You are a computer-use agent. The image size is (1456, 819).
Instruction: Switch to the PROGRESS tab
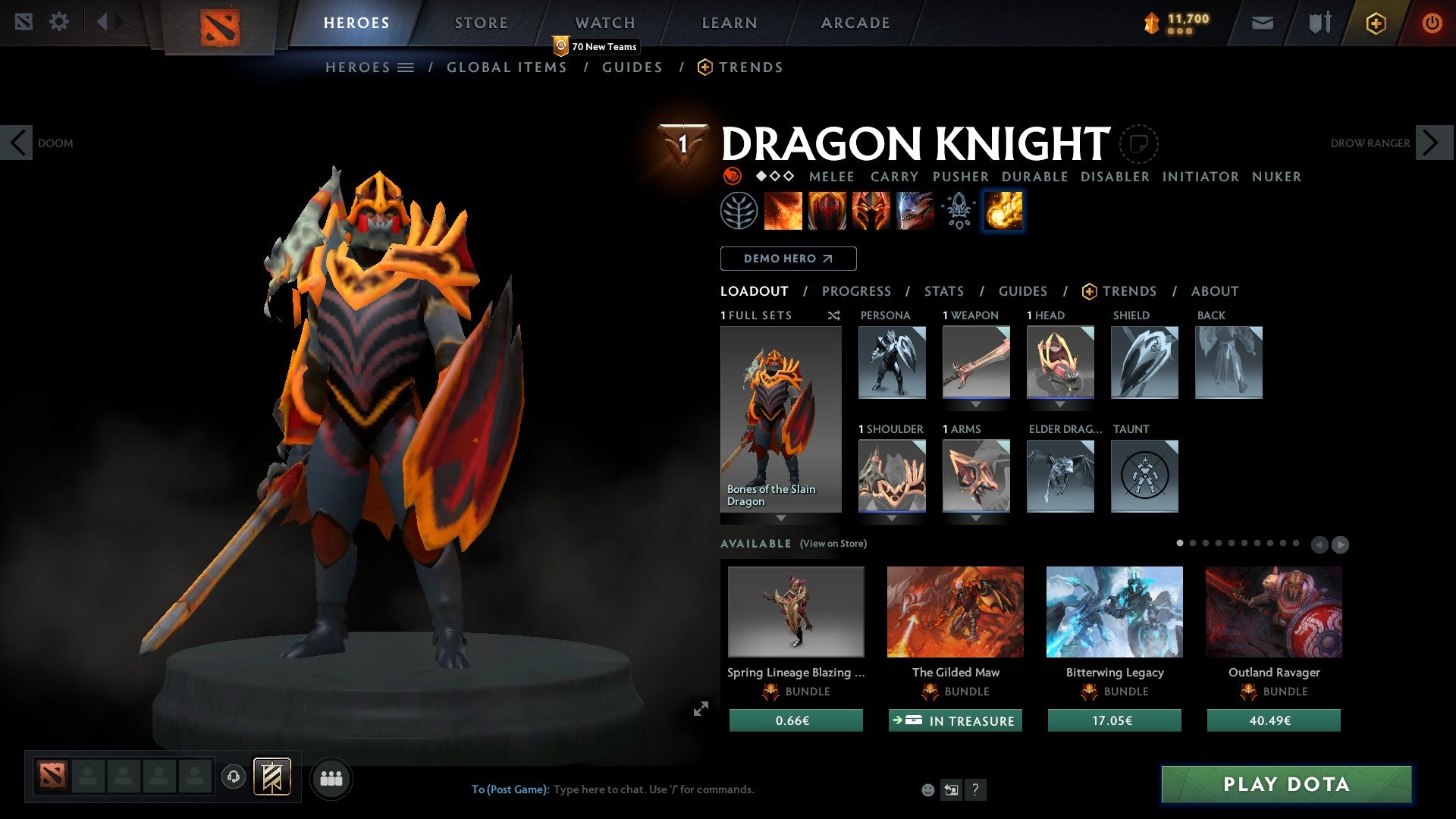[x=857, y=291]
